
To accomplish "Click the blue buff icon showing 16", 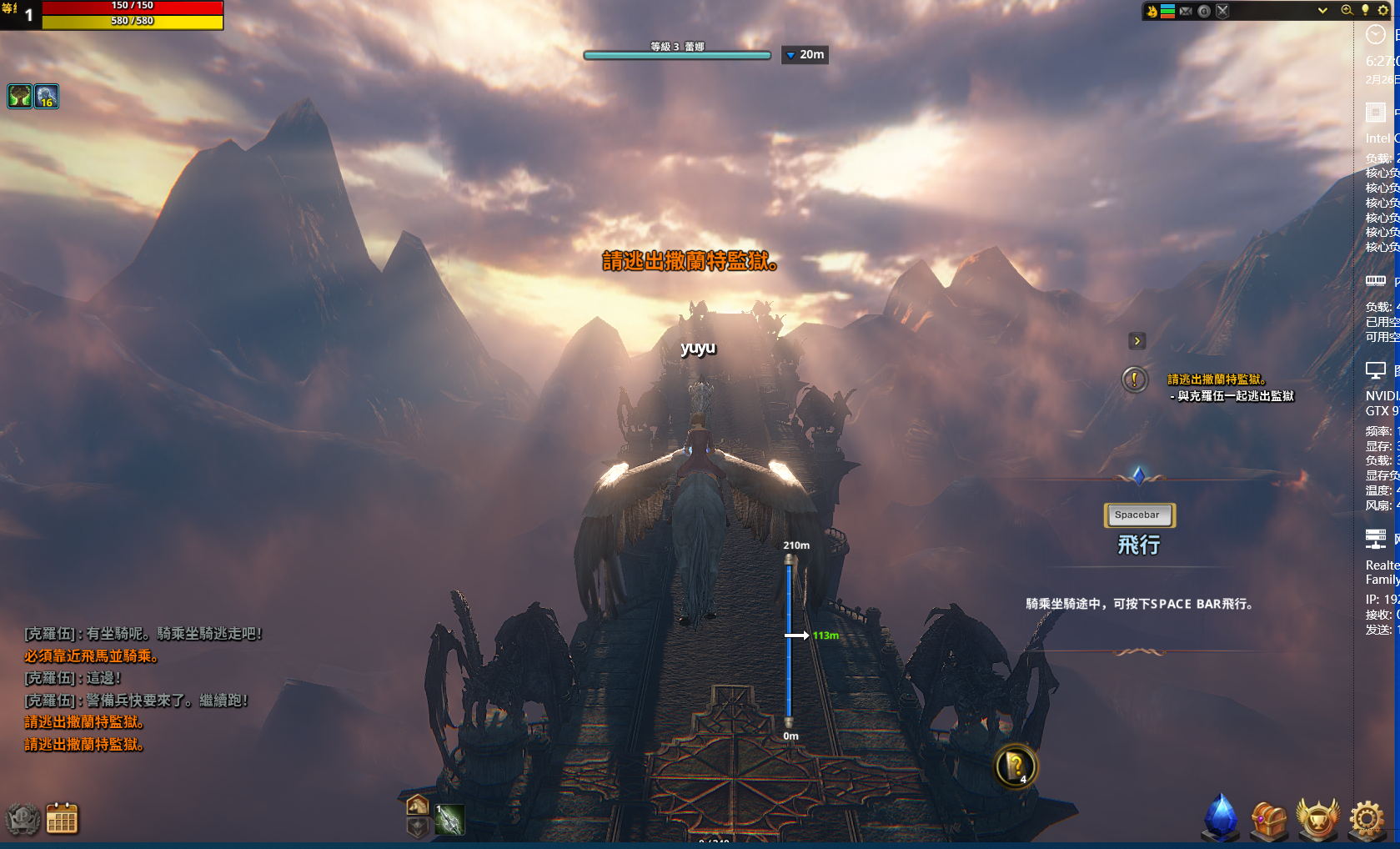I will 47,97.
